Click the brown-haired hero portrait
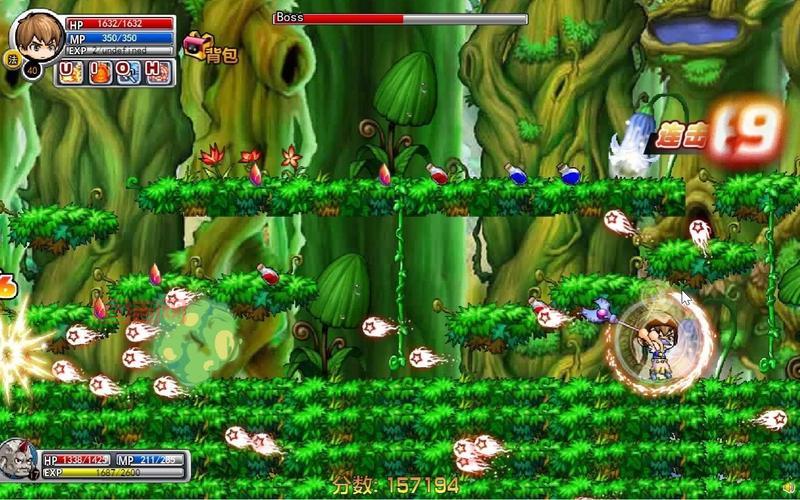The height and width of the screenshot is (500, 800). pyautogui.click(x=36, y=36)
